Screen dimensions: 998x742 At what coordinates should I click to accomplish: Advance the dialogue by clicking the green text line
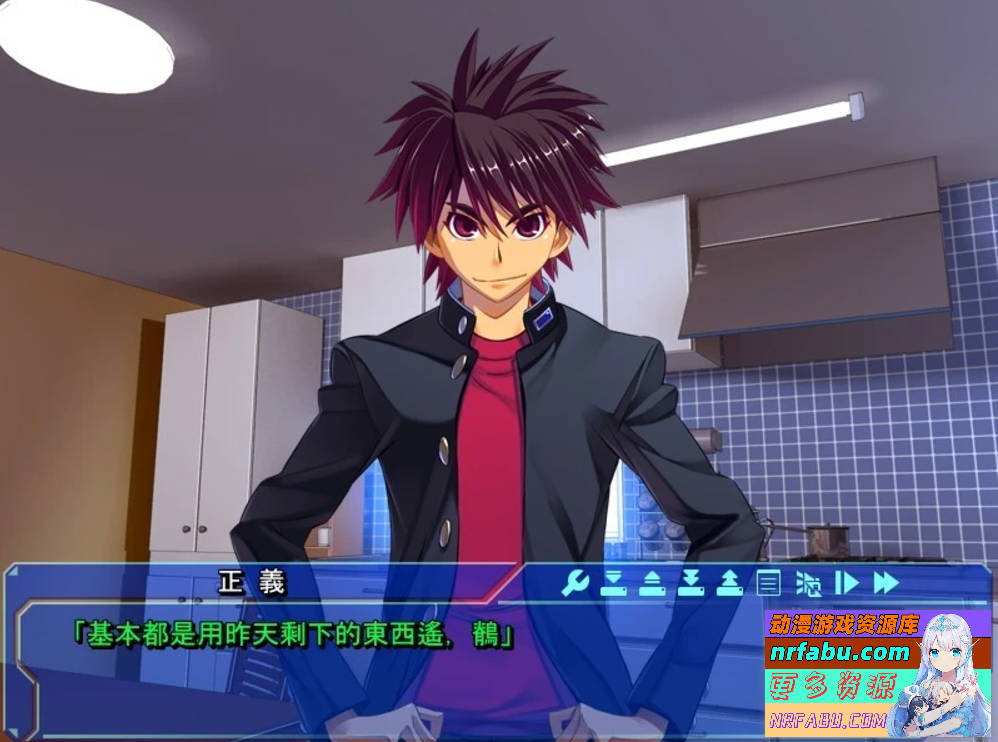coord(293,634)
